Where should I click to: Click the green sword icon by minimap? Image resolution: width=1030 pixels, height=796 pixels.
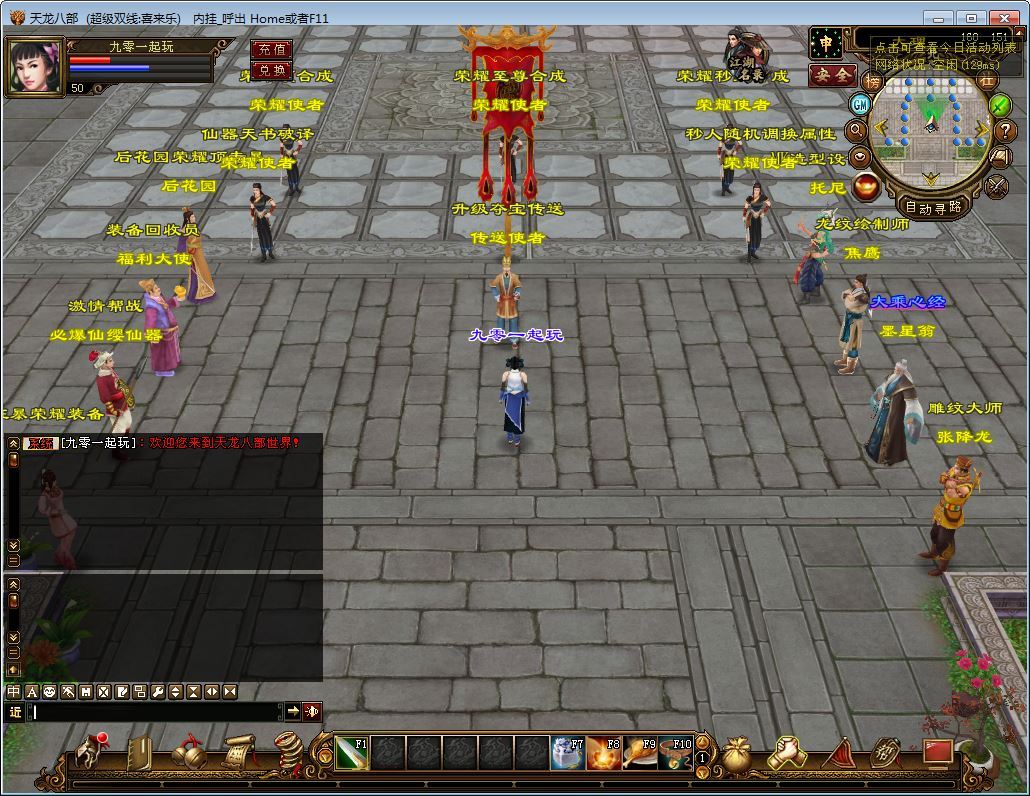[x=999, y=104]
